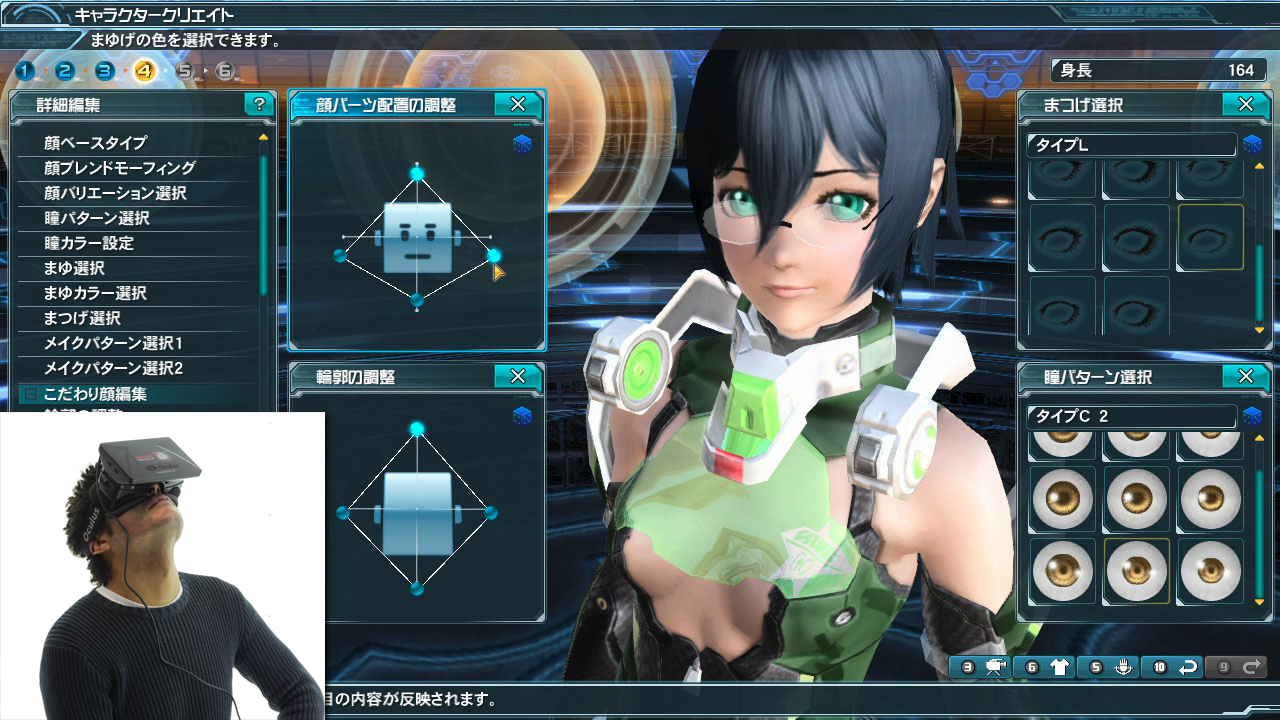Screen dimensions: 1280x720
Task: Click the camera view icon in bottom toolbar
Action: click(997, 667)
